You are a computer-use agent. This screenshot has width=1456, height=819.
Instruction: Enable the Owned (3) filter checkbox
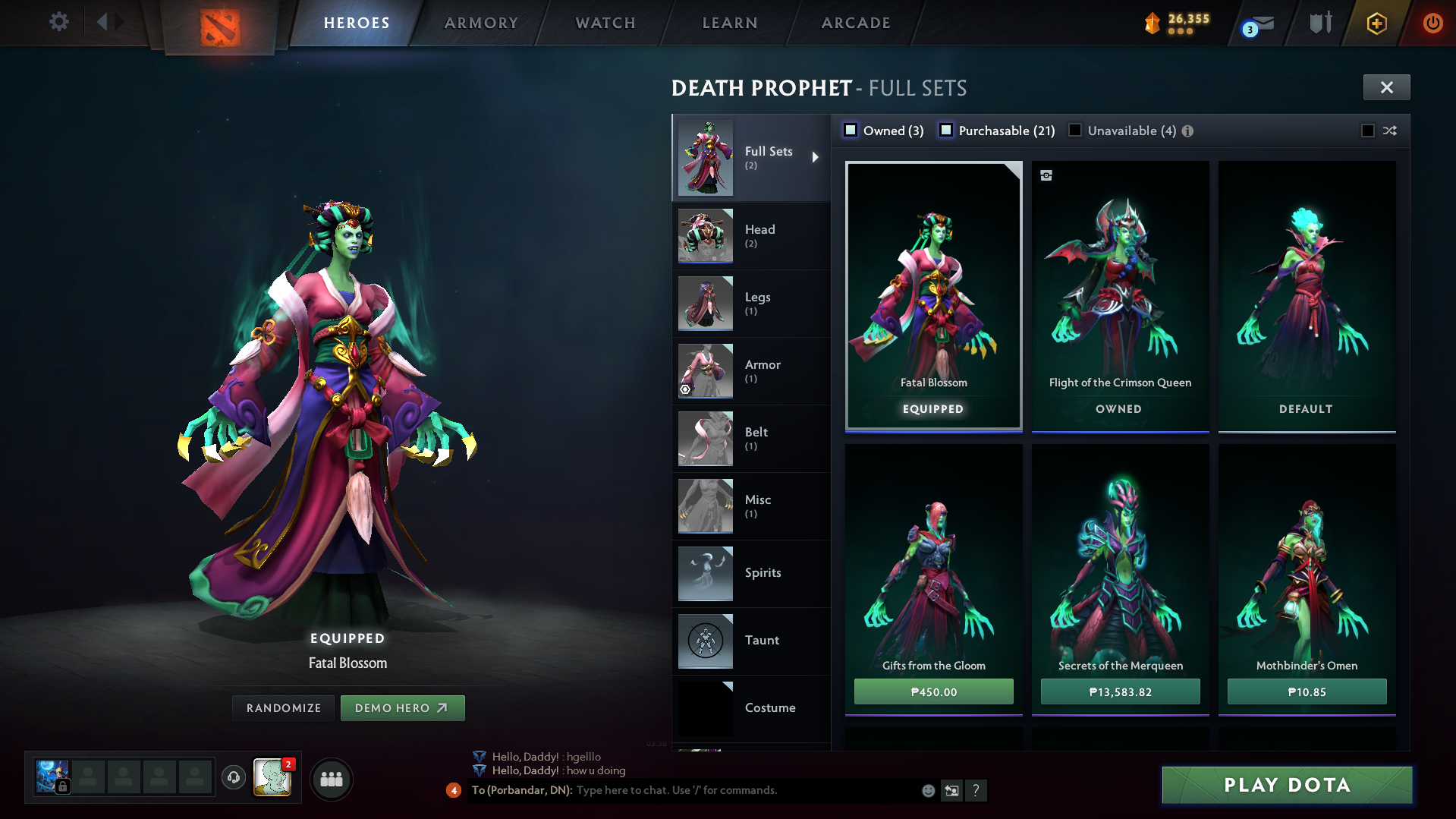click(851, 131)
